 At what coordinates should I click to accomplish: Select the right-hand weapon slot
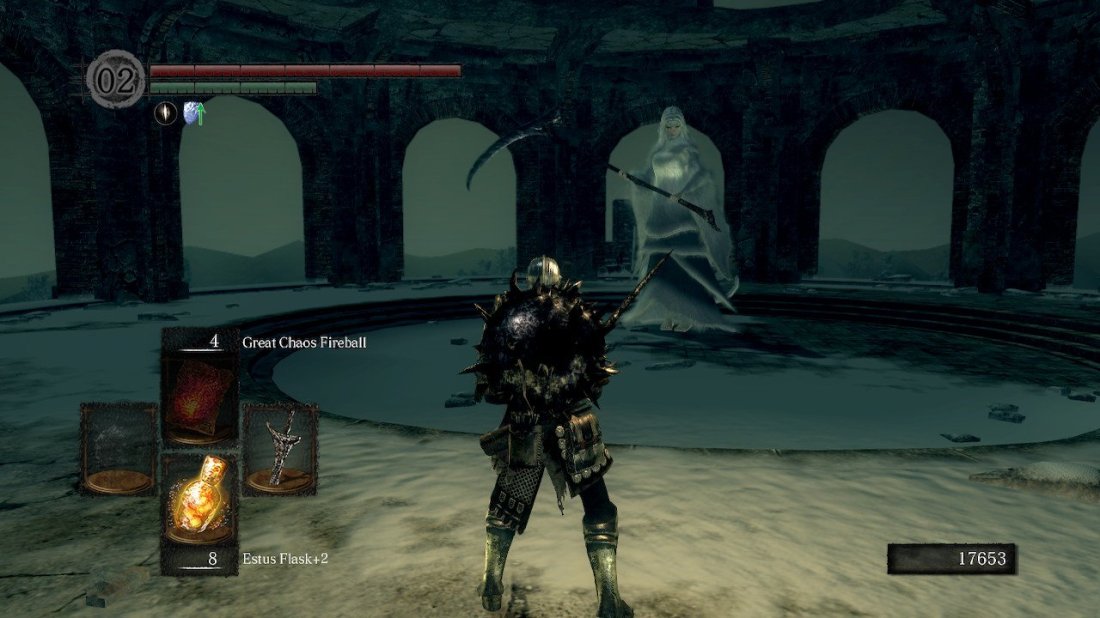click(280, 449)
